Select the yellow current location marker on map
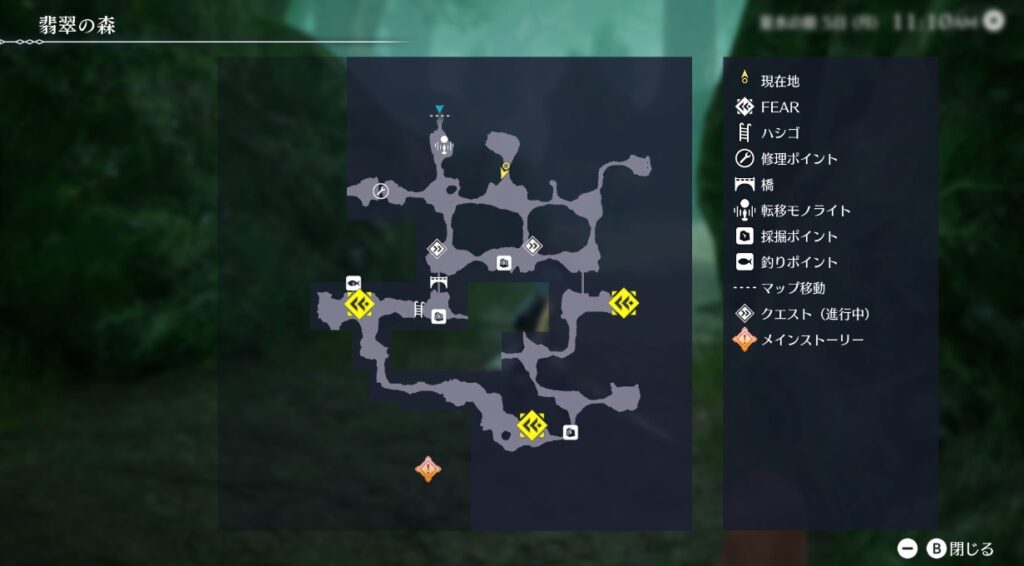The height and width of the screenshot is (566, 1024). pyautogui.click(x=506, y=169)
